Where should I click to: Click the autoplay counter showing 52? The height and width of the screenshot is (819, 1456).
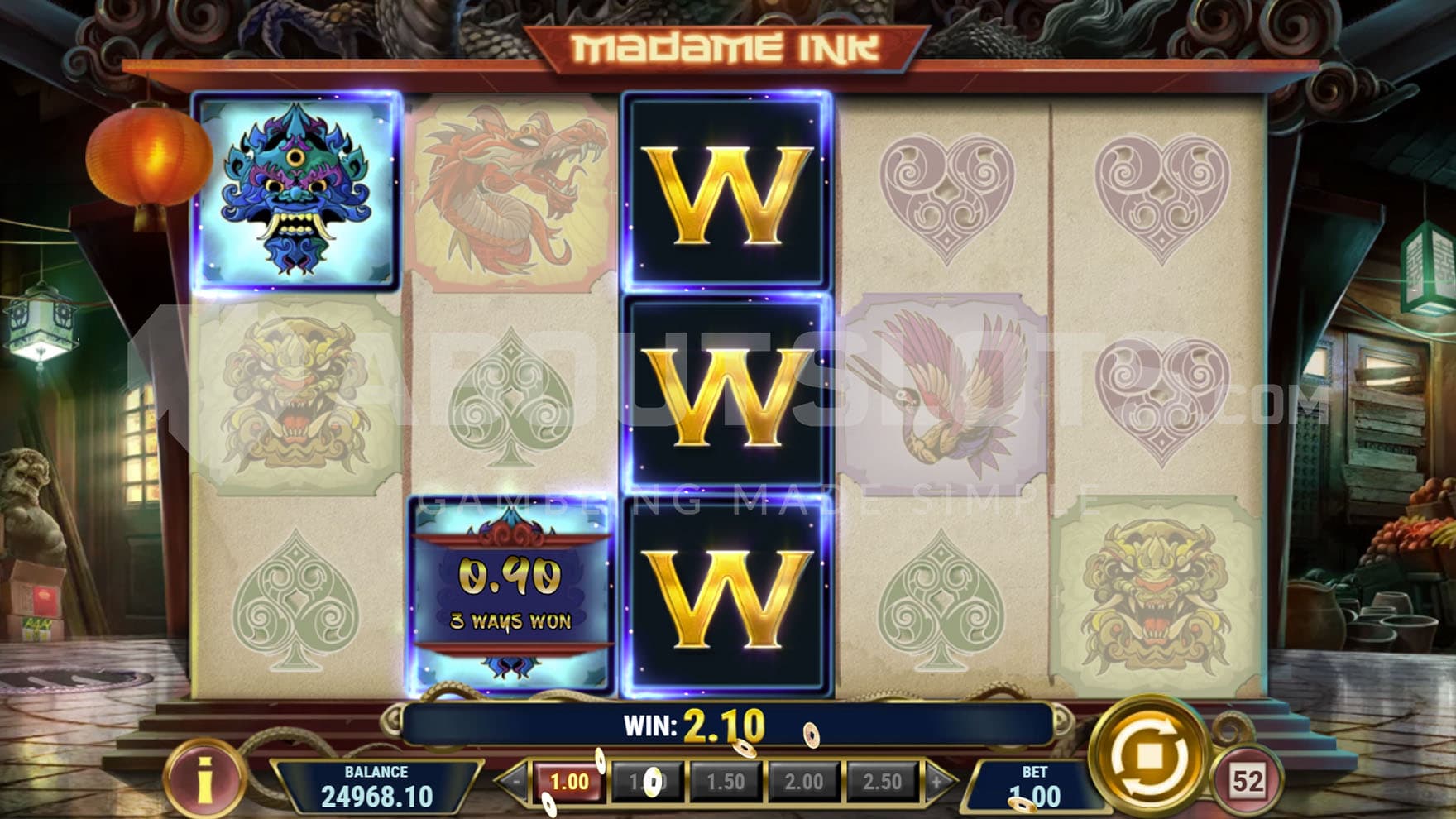tap(1247, 780)
